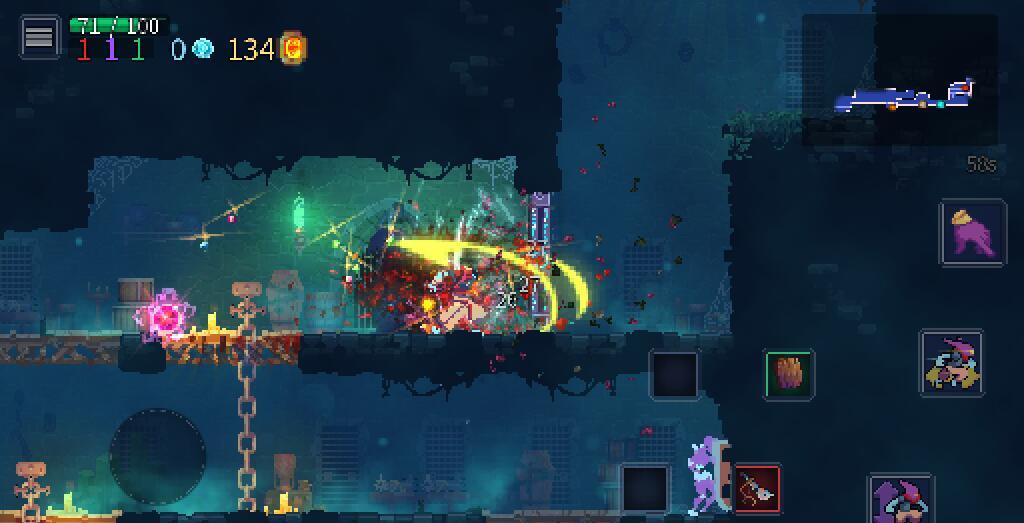The width and height of the screenshot is (1024, 523).
Task: Use the wooden shield in green slot
Action: point(789,375)
